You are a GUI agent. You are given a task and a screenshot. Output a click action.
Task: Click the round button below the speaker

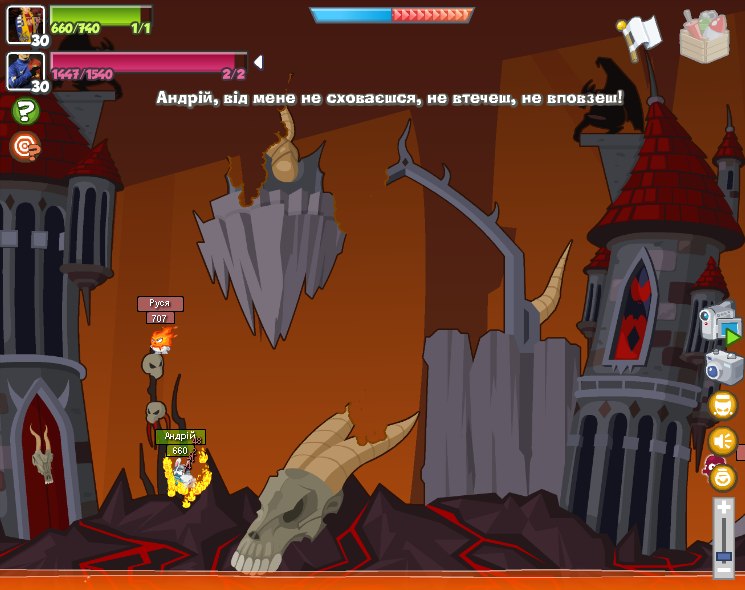pos(722,477)
